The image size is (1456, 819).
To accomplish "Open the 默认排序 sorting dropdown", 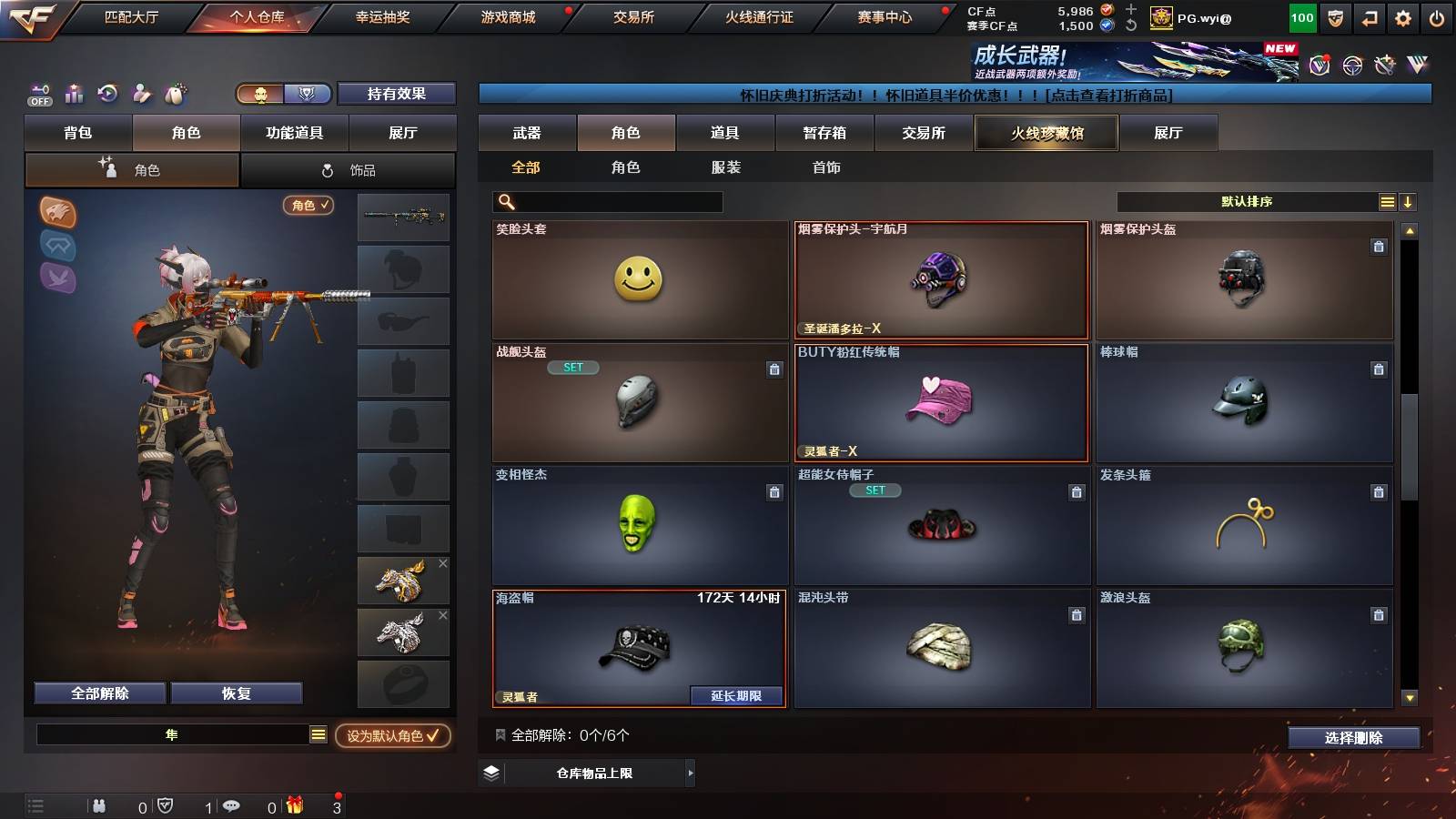I will tap(1247, 201).
